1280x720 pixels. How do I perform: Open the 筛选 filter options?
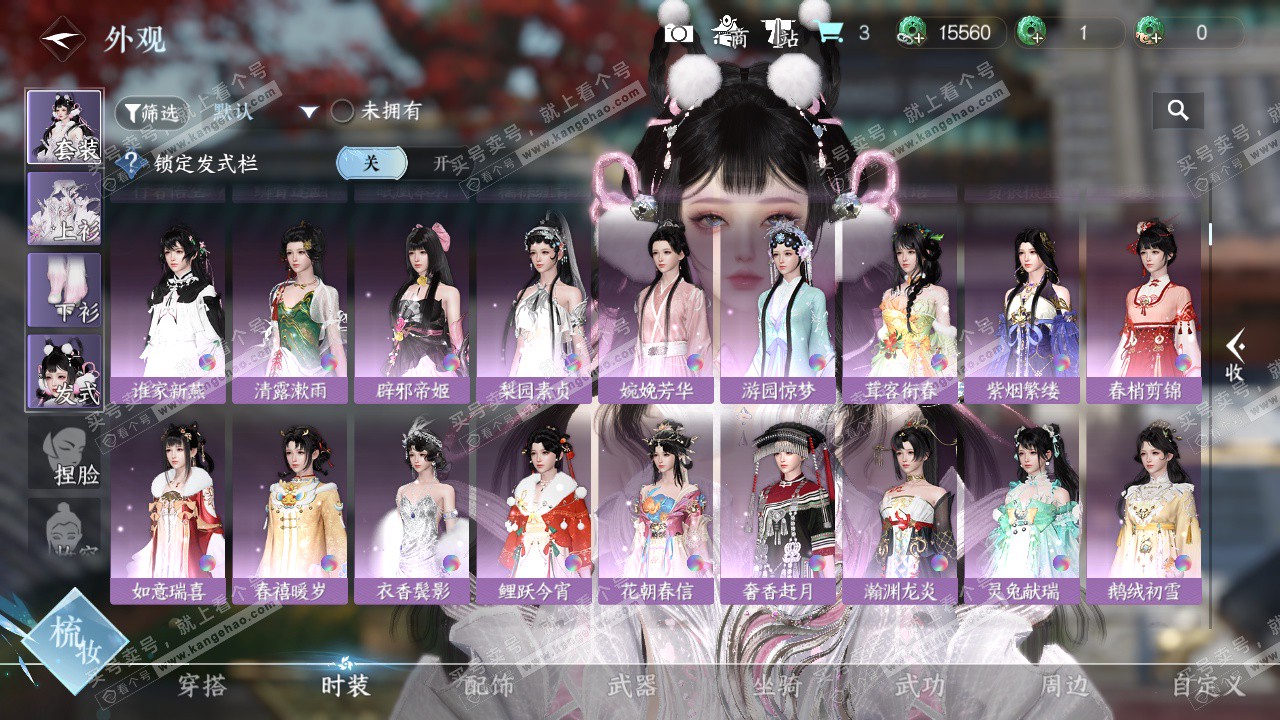click(x=152, y=113)
